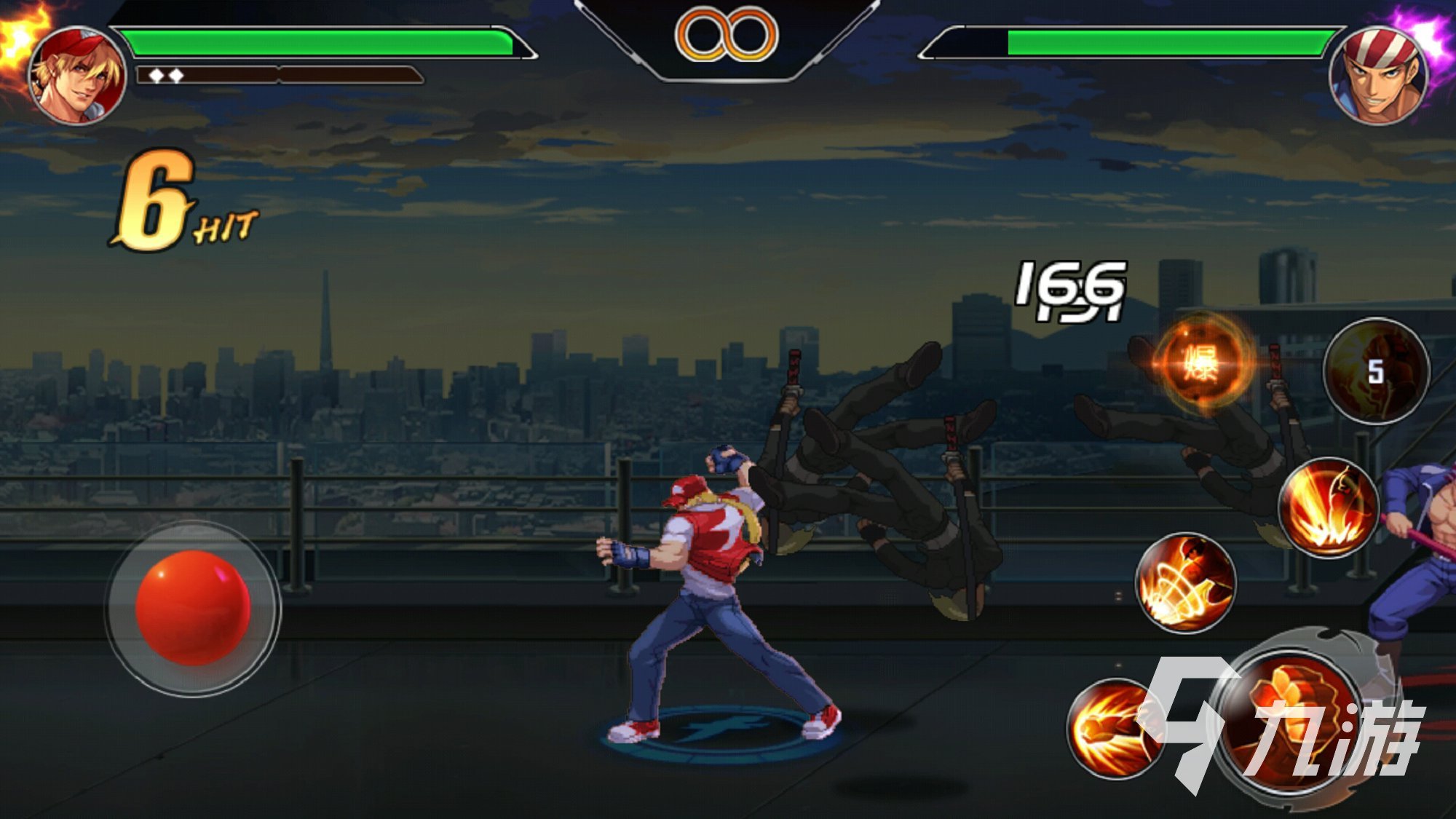1456x819 pixels.
Task: Use the flaming uppercut skill icon
Action: [1328, 508]
